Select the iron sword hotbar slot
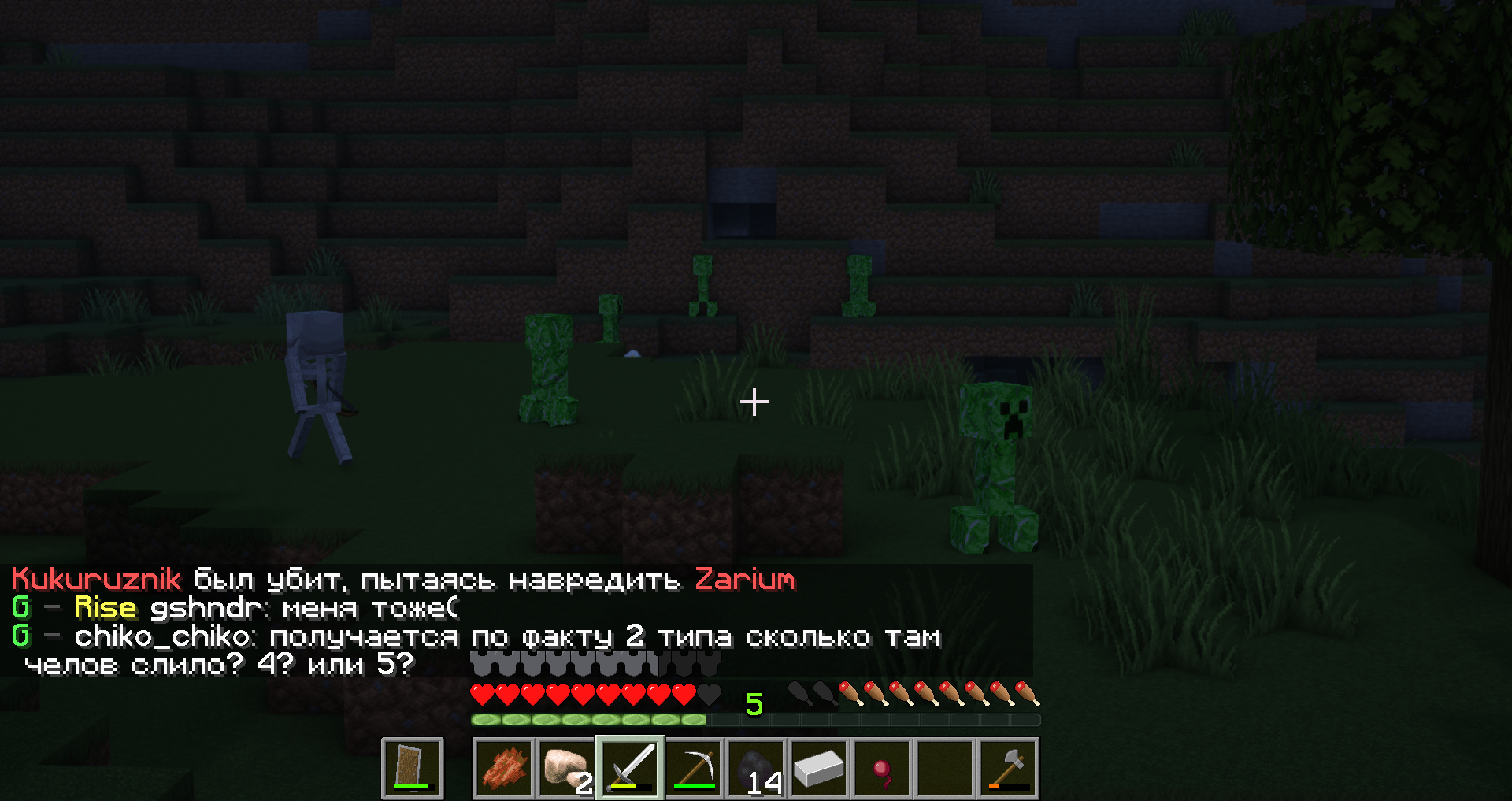The image size is (1512, 801). point(630,768)
